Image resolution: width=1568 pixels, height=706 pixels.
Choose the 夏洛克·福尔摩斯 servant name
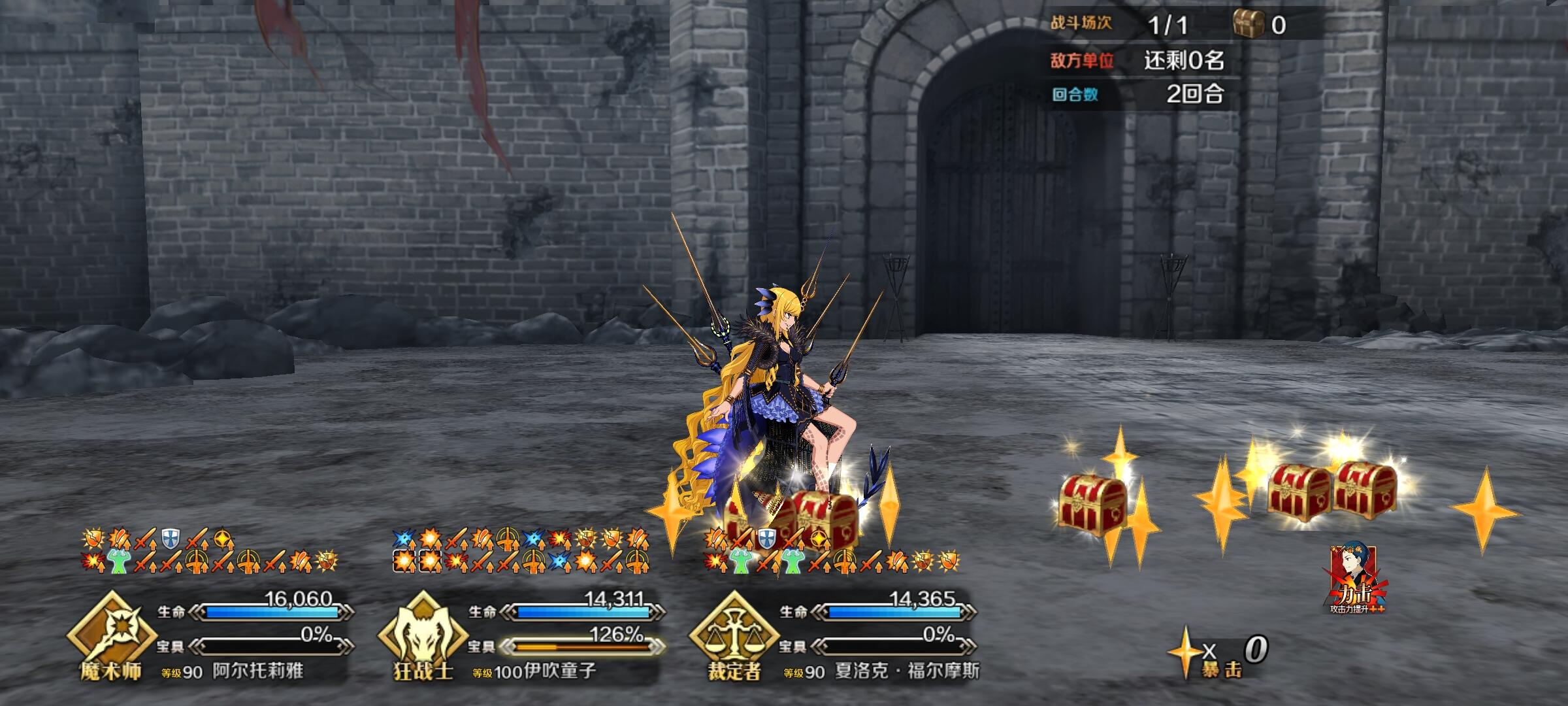pyautogui.click(x=907, y=671)
